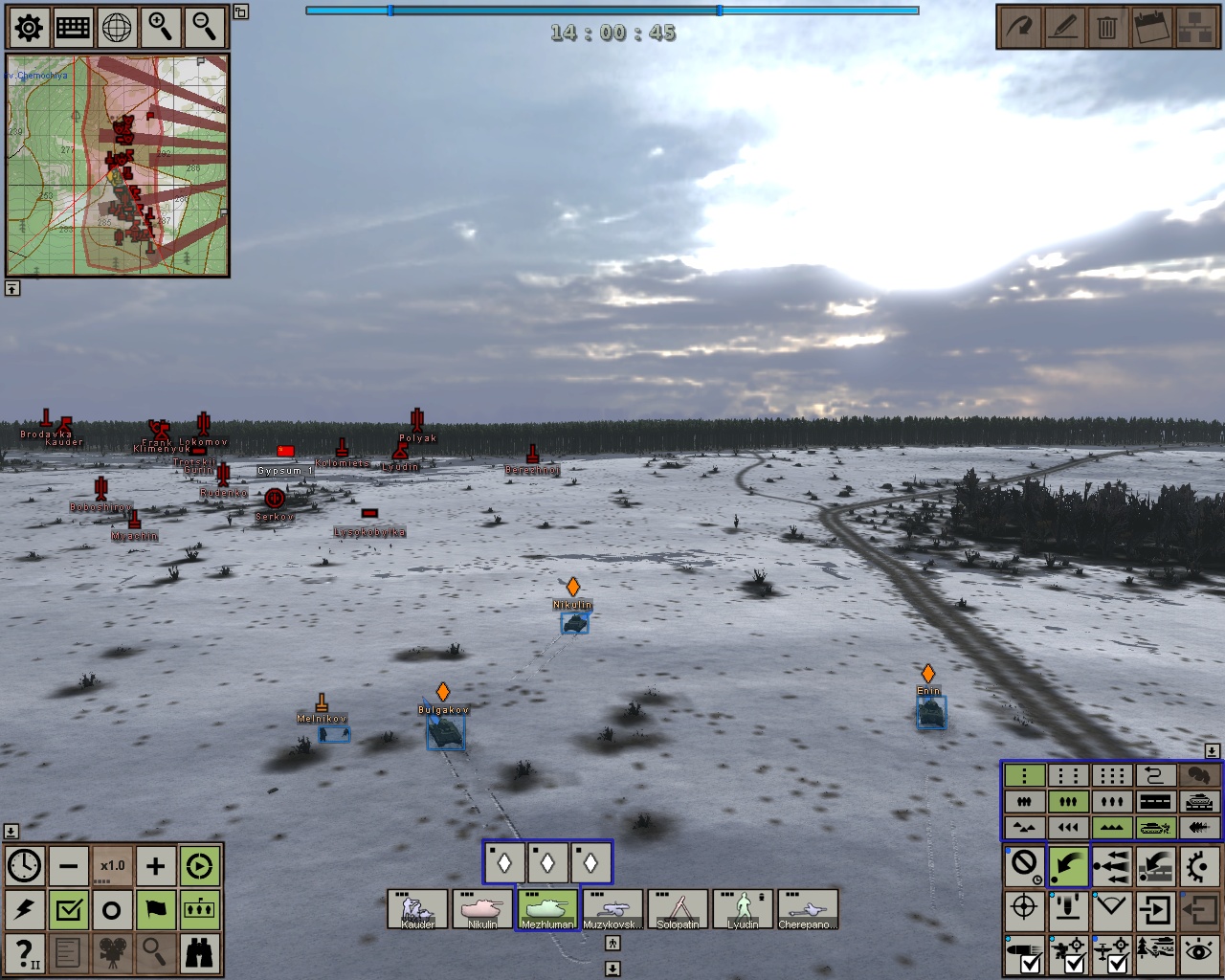Select the Kauder unit portrait tab
Image resolution: width=1225 pixels, height=980 pixels.
tap(418, 909)
